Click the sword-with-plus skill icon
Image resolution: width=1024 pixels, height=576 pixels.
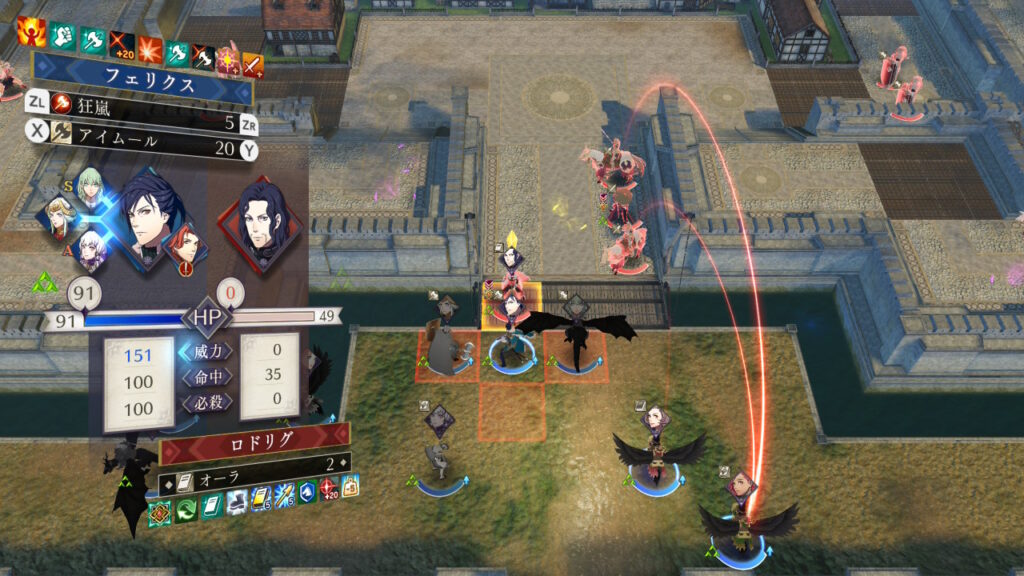(254, 66)
